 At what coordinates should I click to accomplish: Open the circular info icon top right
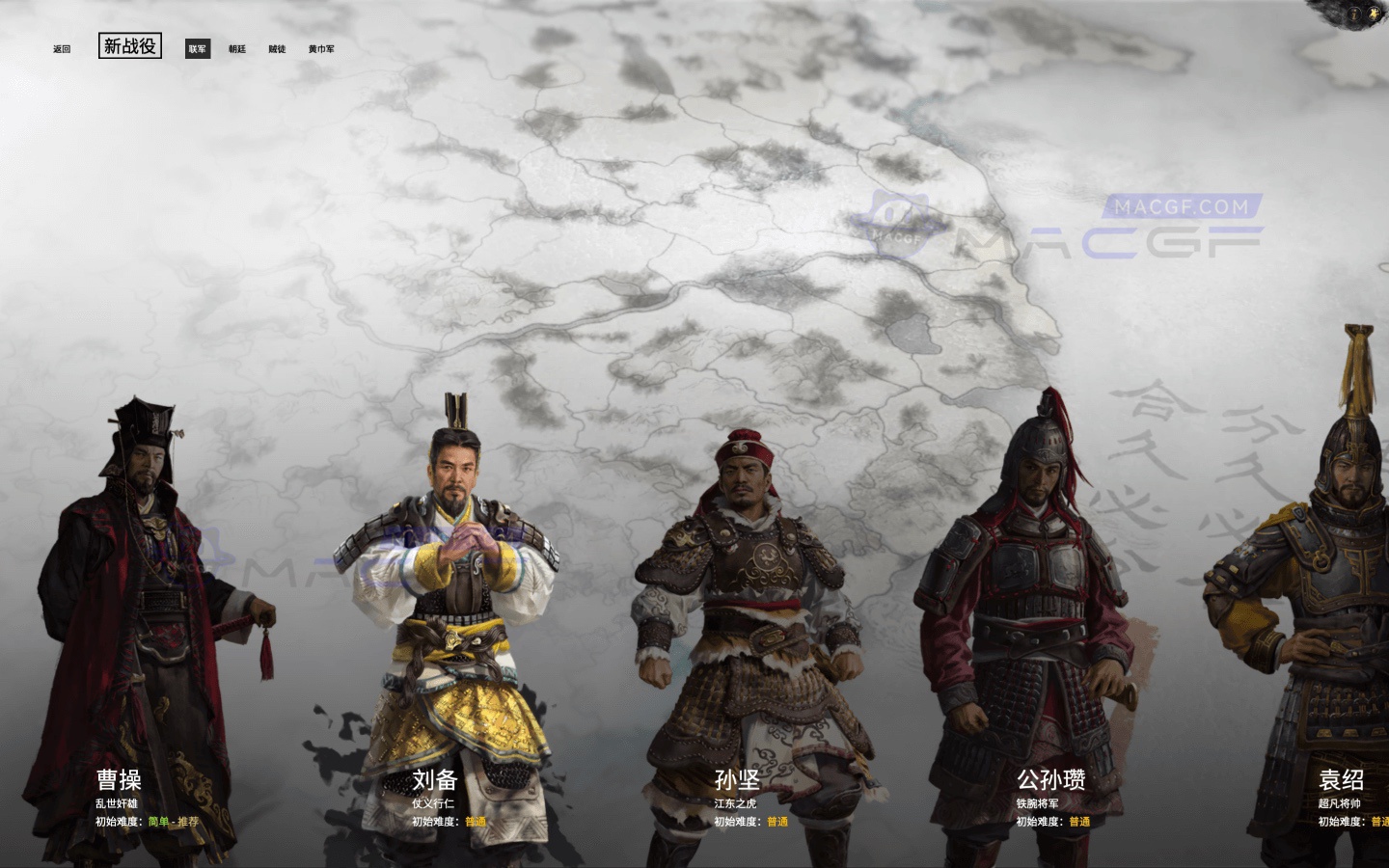tap(1354, 14)
